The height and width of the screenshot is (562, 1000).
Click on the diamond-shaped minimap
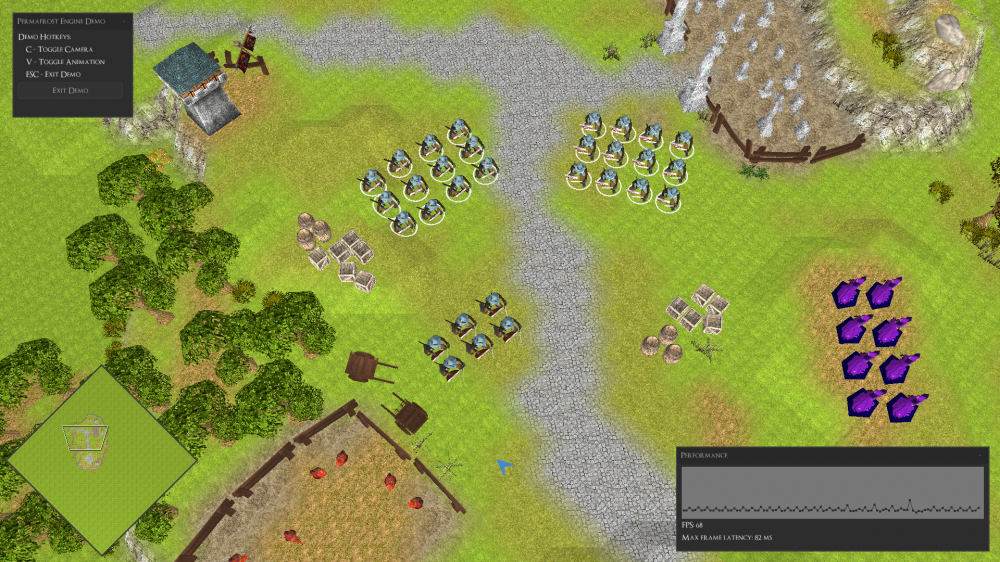coord(102,459)
